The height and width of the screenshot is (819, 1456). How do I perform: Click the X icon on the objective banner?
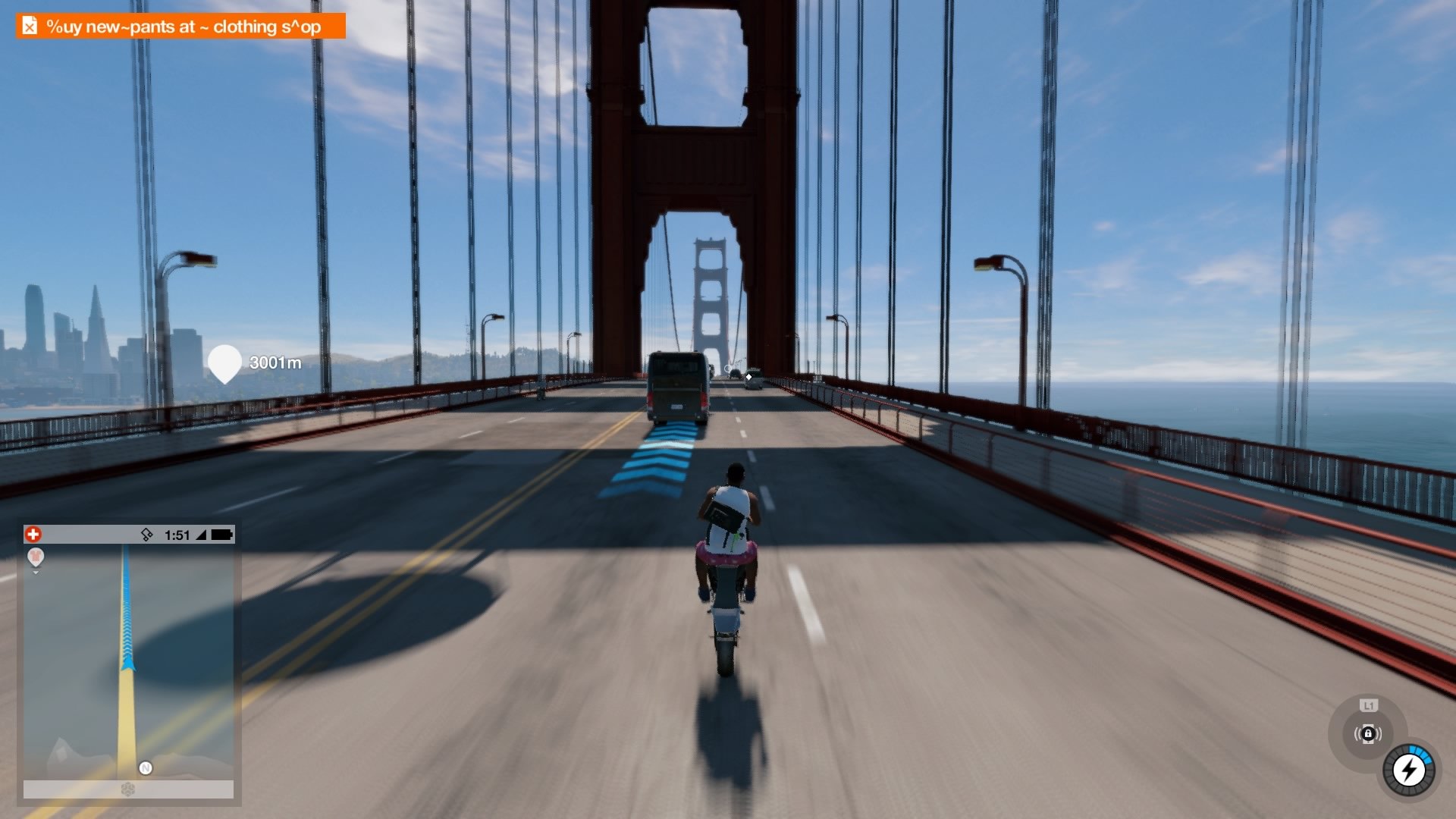click(x=29, y=25)
